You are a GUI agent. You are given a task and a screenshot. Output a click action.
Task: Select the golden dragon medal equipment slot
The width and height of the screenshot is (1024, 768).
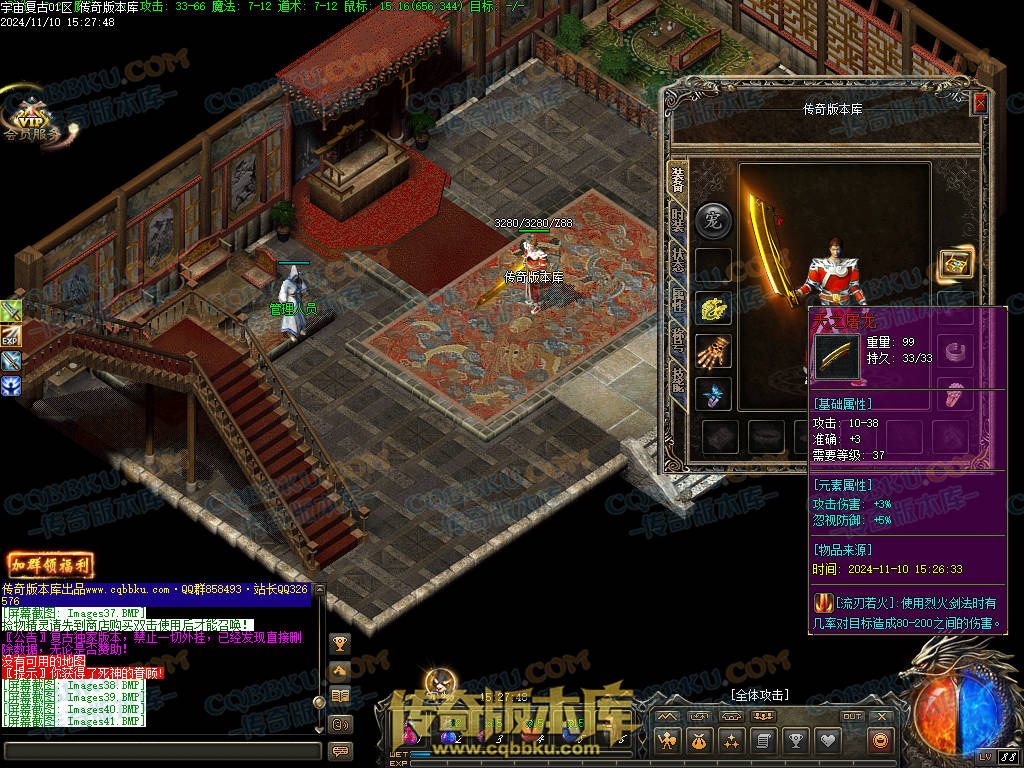713,309
